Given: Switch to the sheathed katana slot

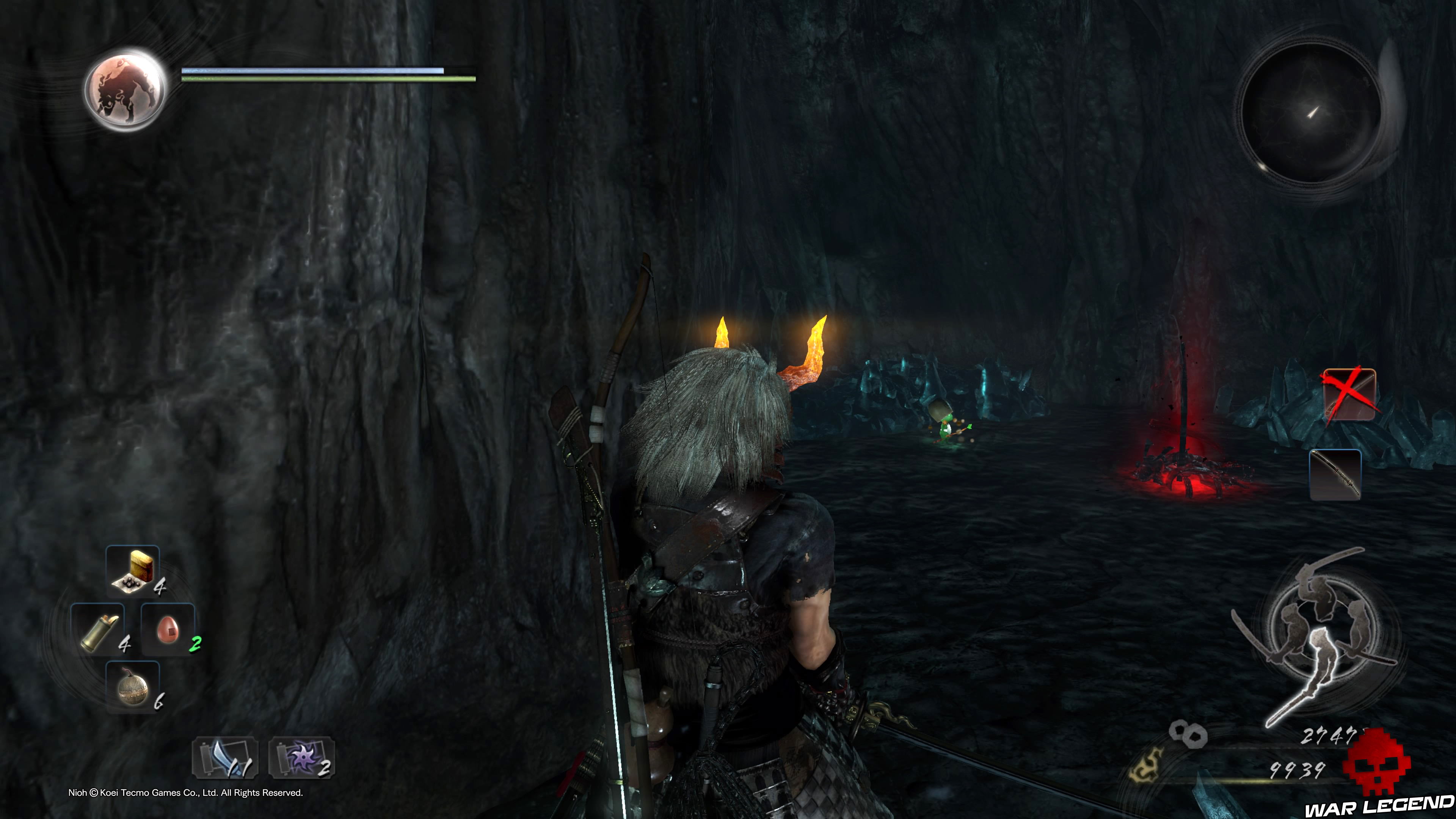Looking at the screenshot, I should (1335, 474).
